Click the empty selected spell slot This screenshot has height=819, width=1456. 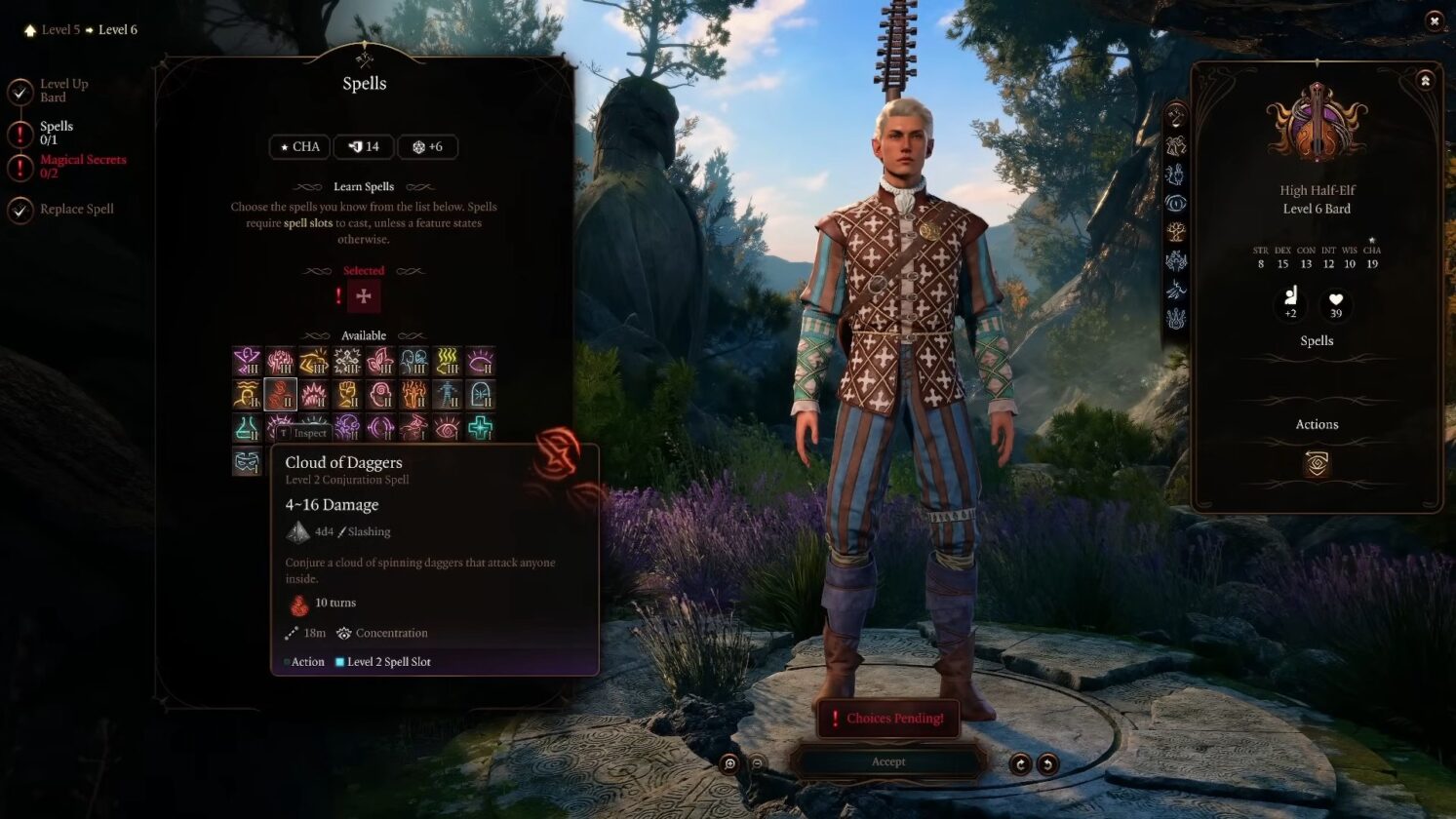[x=364, y=296]
